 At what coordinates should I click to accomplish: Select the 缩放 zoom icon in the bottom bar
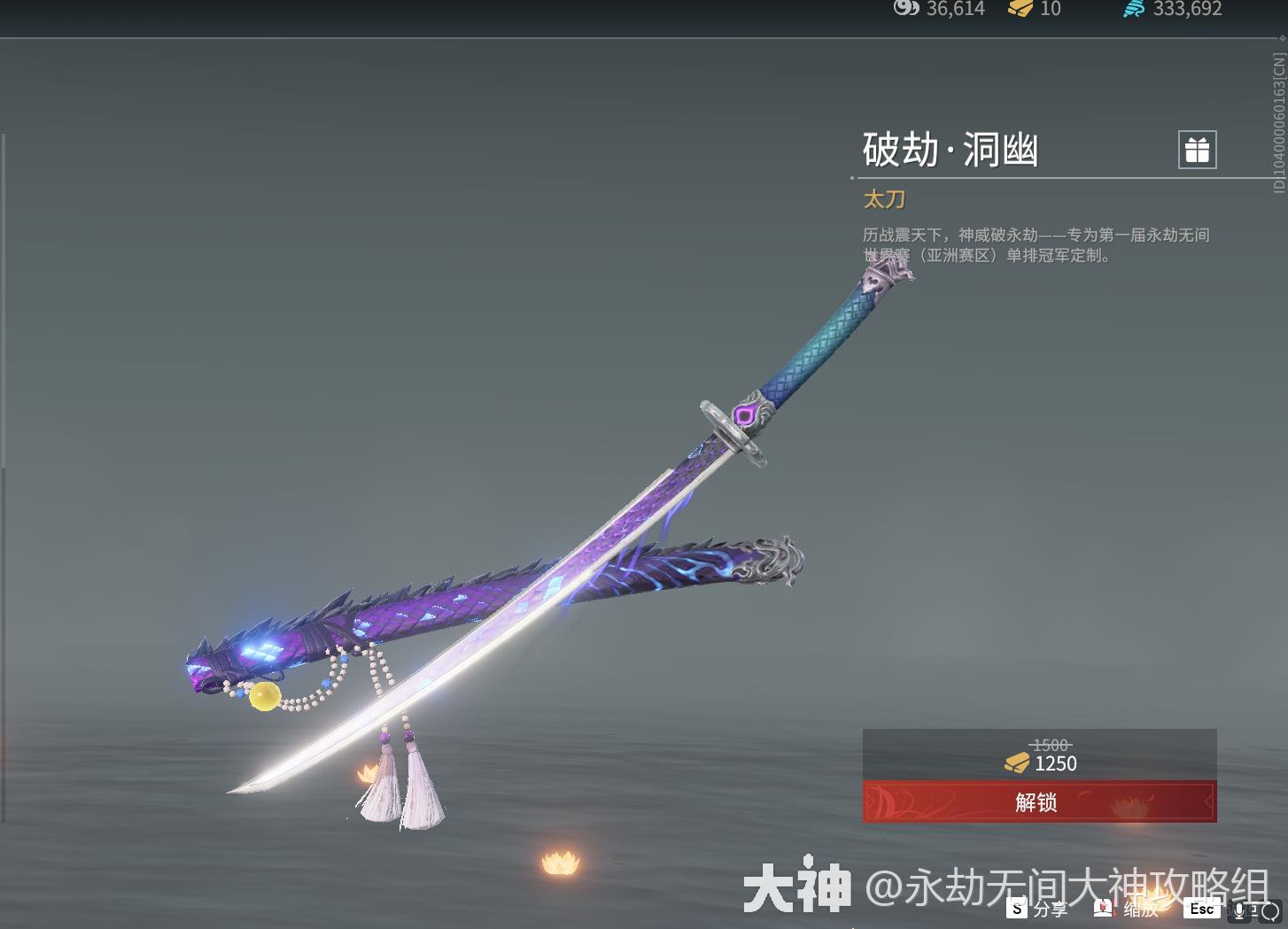[x=1103, y=909]
